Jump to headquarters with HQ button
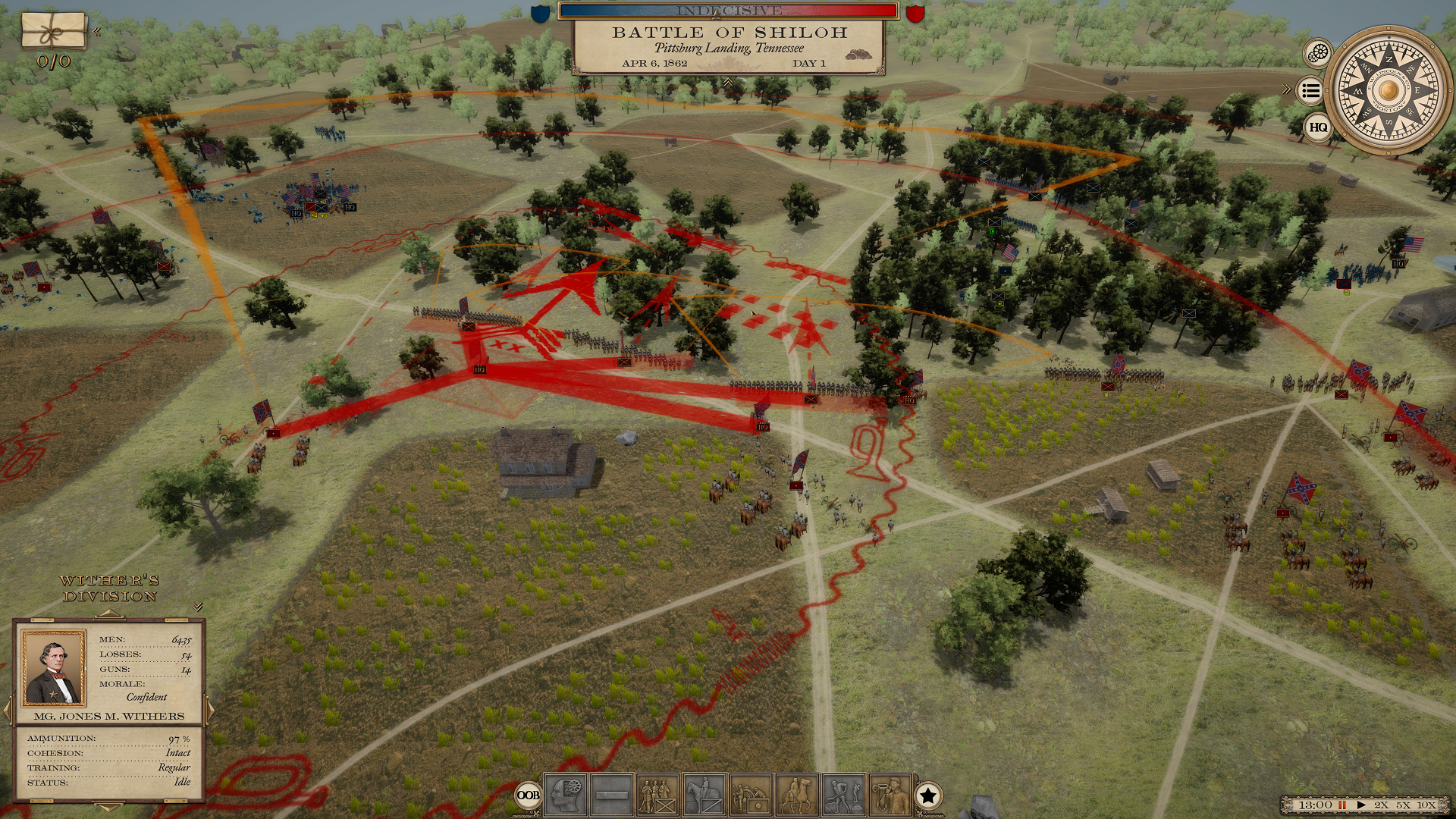Screen dimensions: 1456x819 click(x=1318, y=127)
